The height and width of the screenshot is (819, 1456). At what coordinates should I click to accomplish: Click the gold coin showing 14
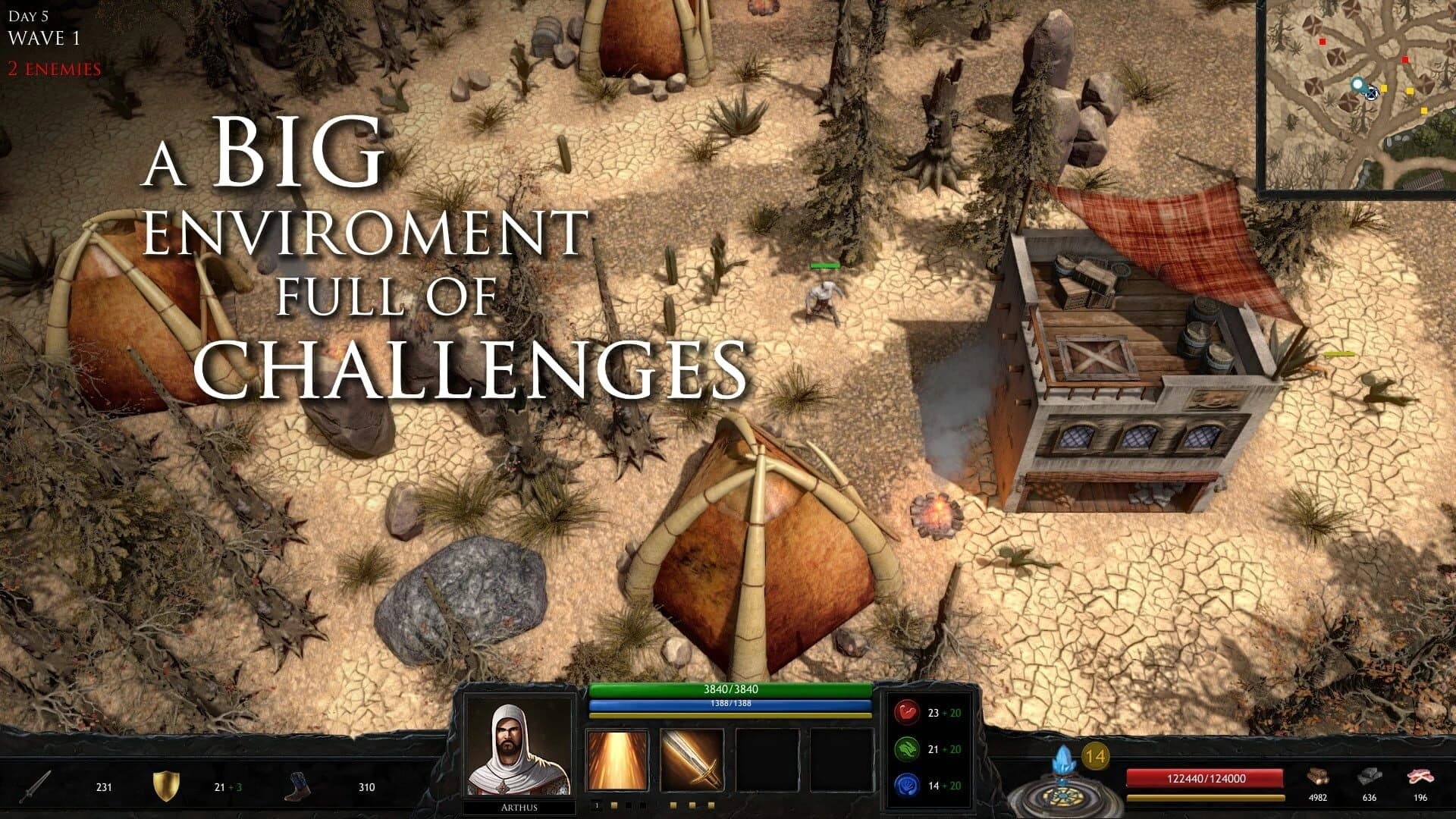pyautogui.click(x=1095, y=755)
